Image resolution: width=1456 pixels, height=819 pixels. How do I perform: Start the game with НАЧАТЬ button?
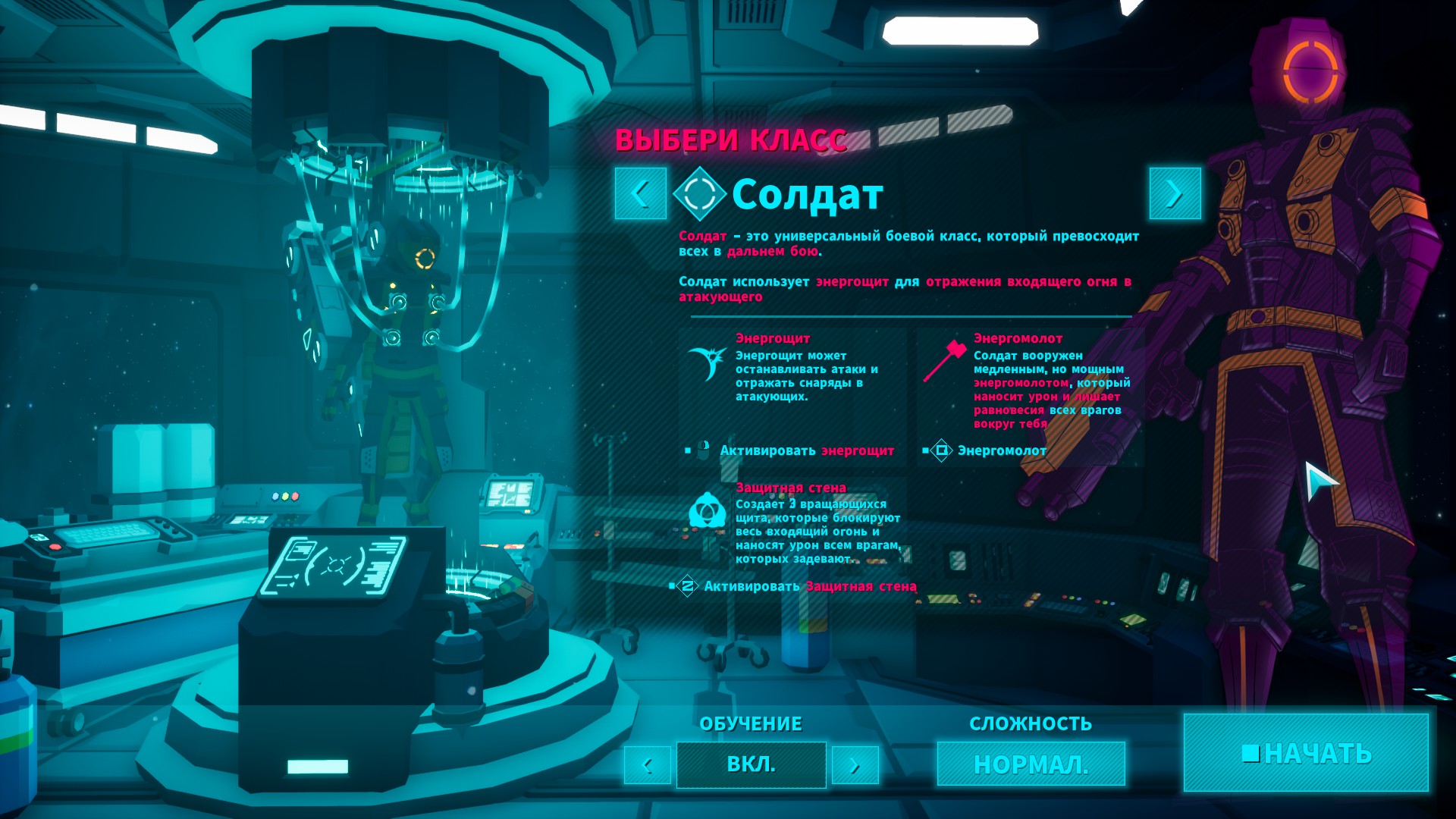[1306, 753]
